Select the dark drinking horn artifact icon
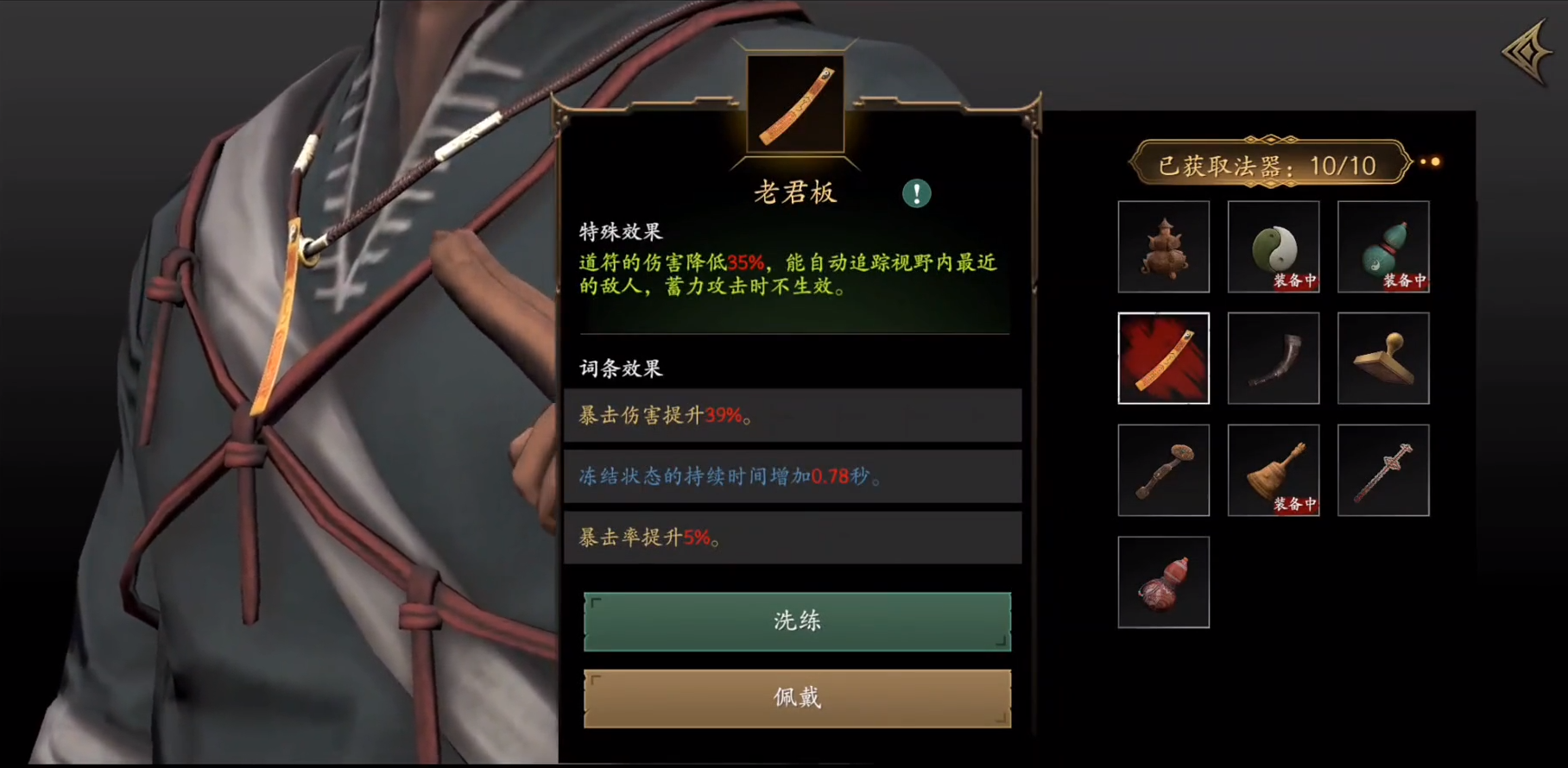Screen dimensions: 1568x768 click(x=1273, y=357)
